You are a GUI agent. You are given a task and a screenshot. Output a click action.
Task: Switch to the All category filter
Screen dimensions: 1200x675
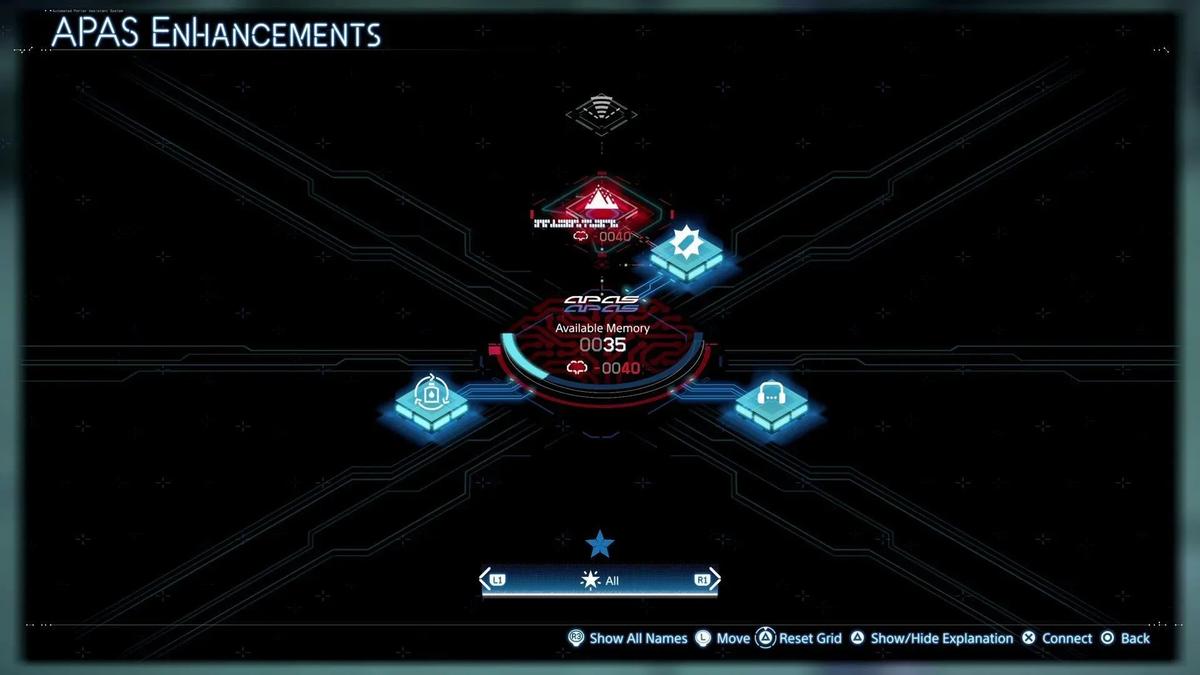[601, 580]
